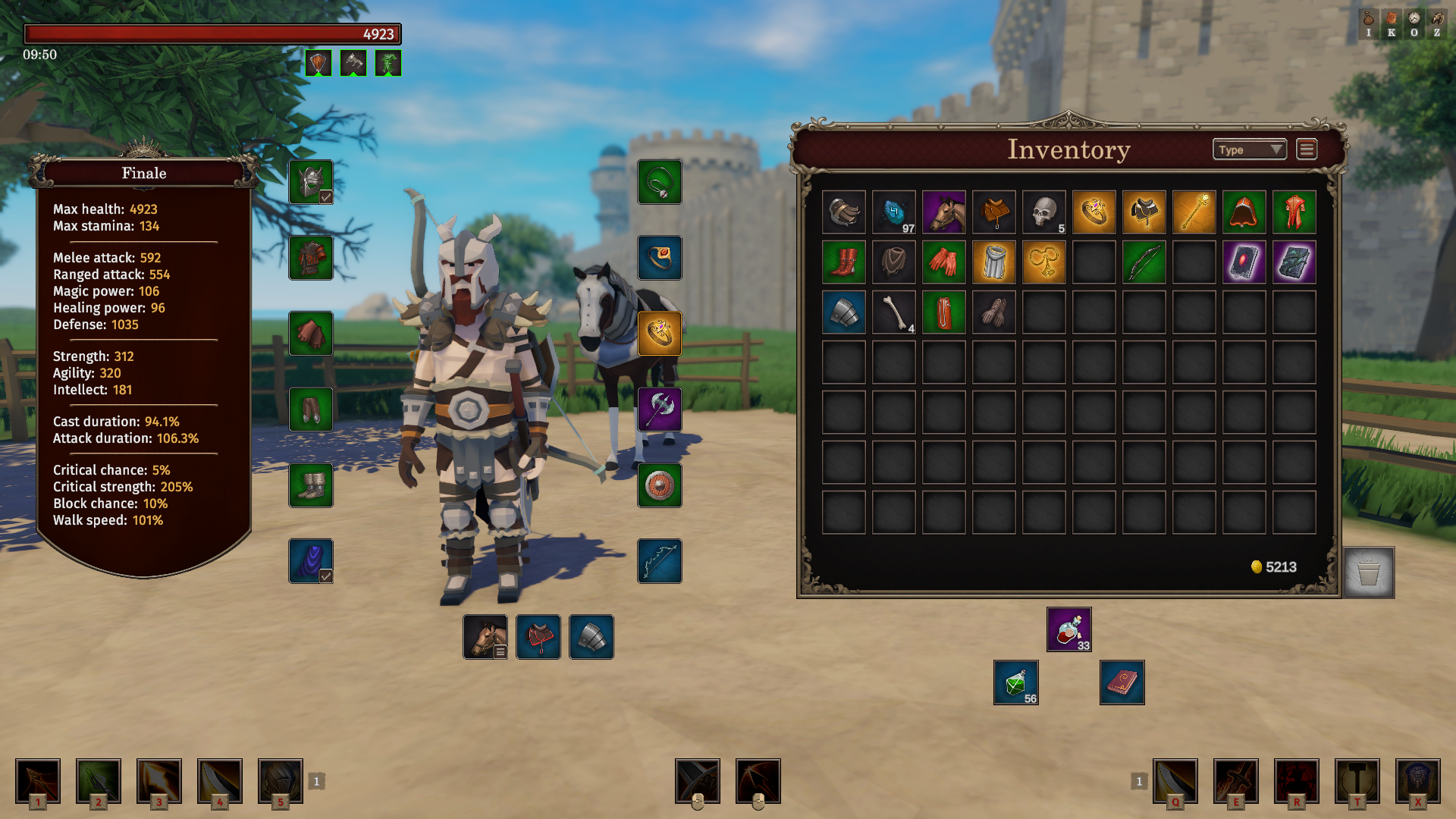Select the bone item stack
1456x819 pixels.
click(x=894, y=312)
